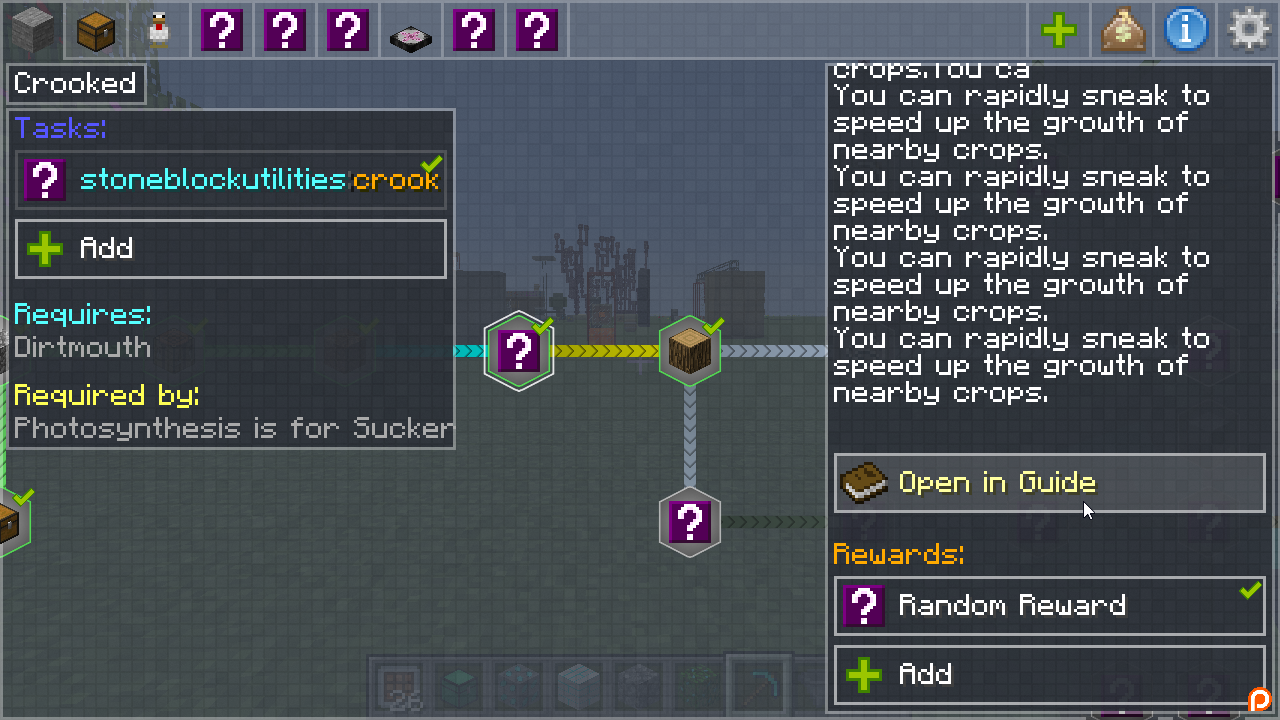Show info via the blue info icon

click(1185, 31)
